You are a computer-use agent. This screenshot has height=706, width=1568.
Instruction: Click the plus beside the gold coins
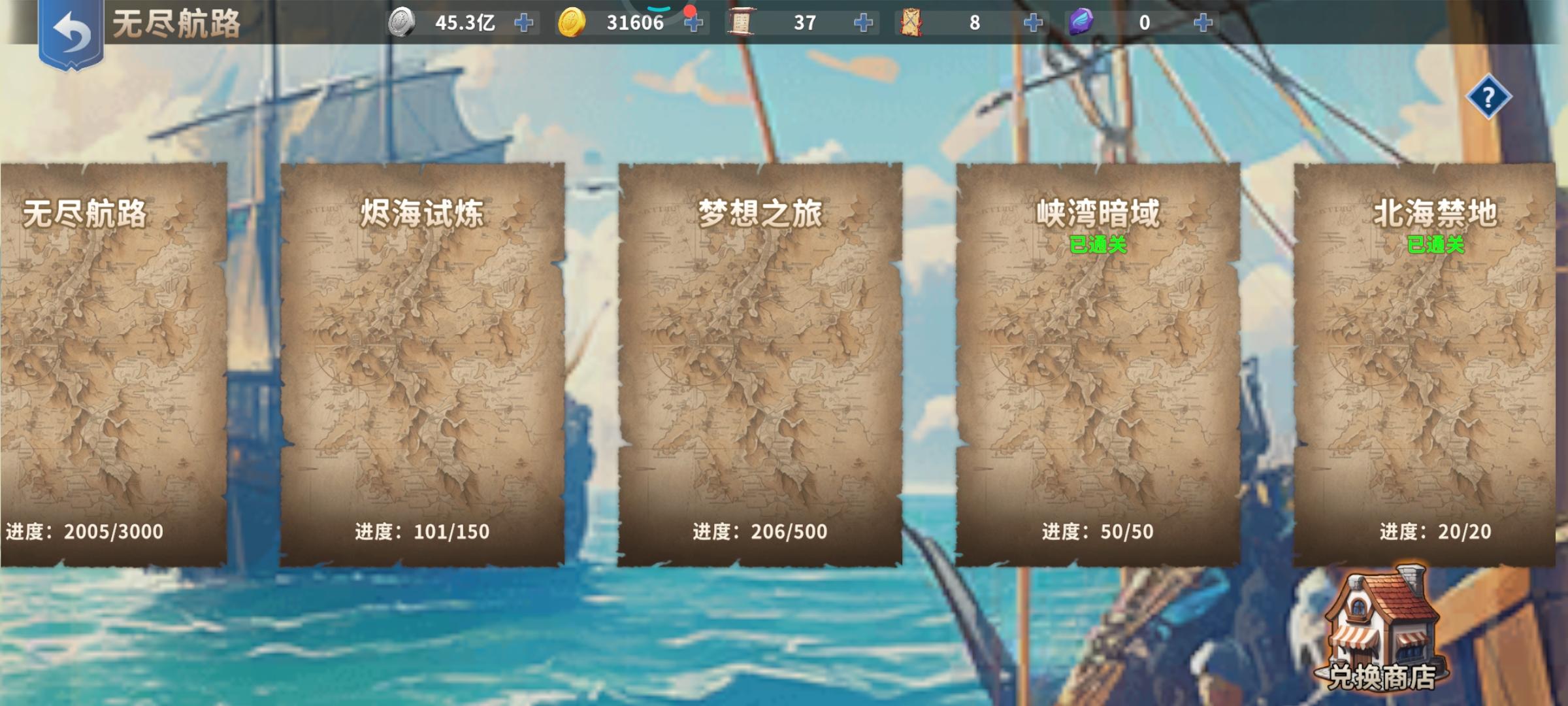[694, 22]
